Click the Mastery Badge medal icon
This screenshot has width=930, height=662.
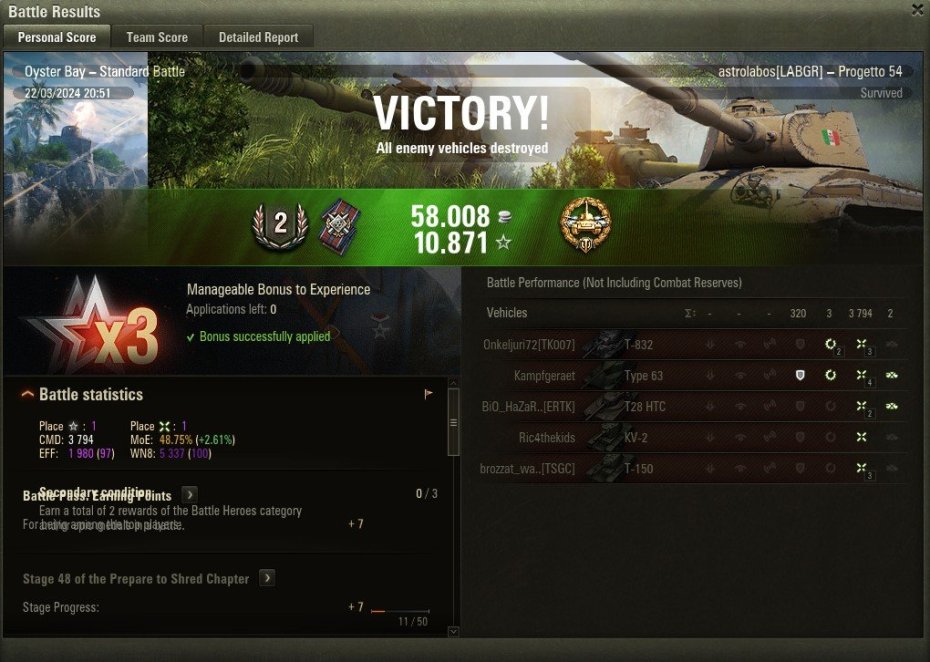tap(585, 224)
